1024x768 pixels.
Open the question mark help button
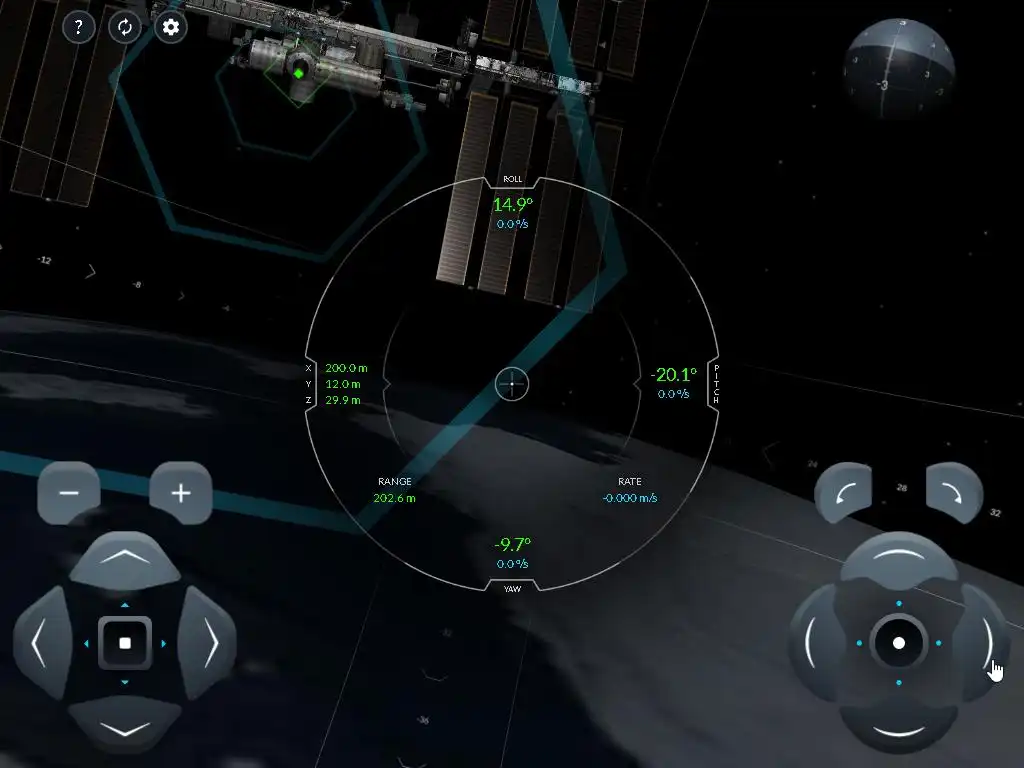79,27
